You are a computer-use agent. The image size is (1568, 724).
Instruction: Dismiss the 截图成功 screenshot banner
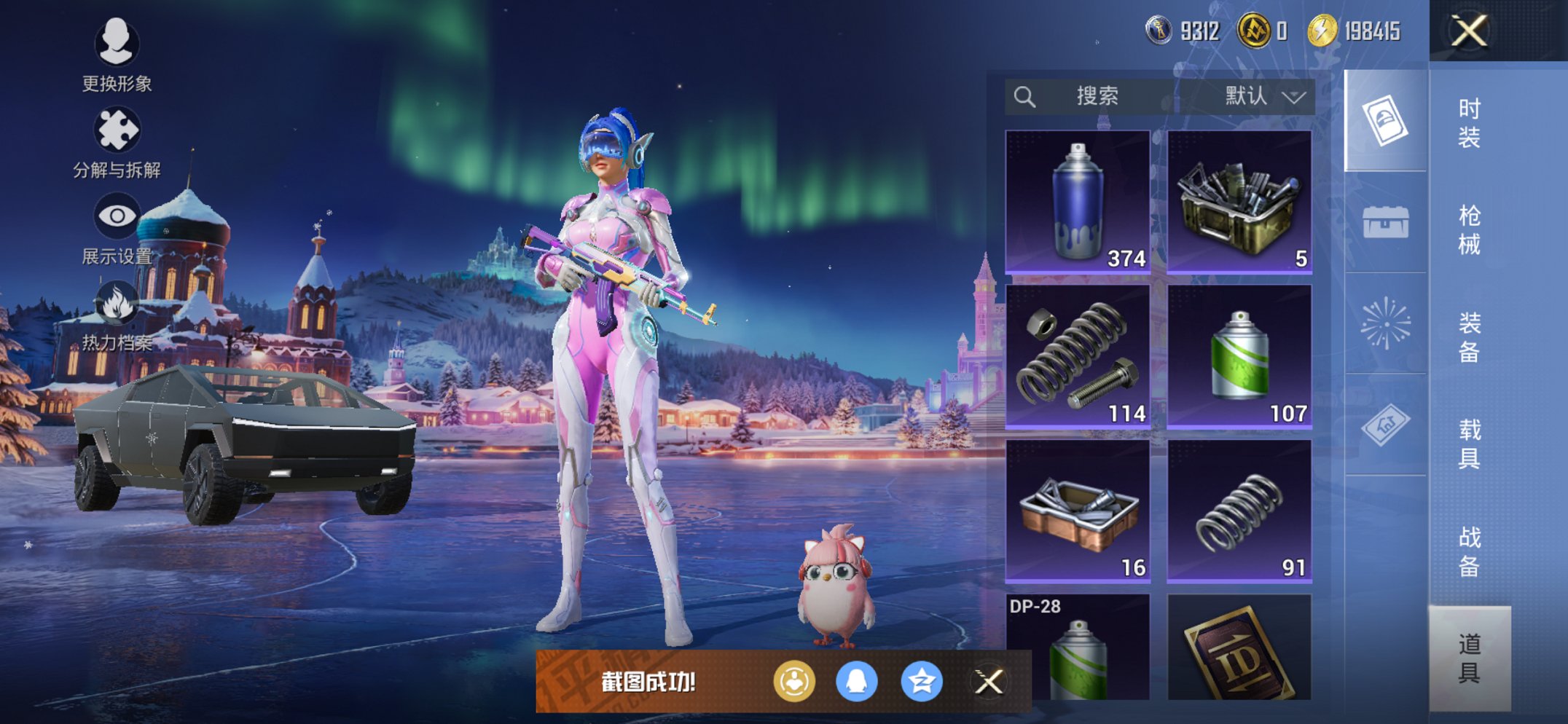[989, 682]
